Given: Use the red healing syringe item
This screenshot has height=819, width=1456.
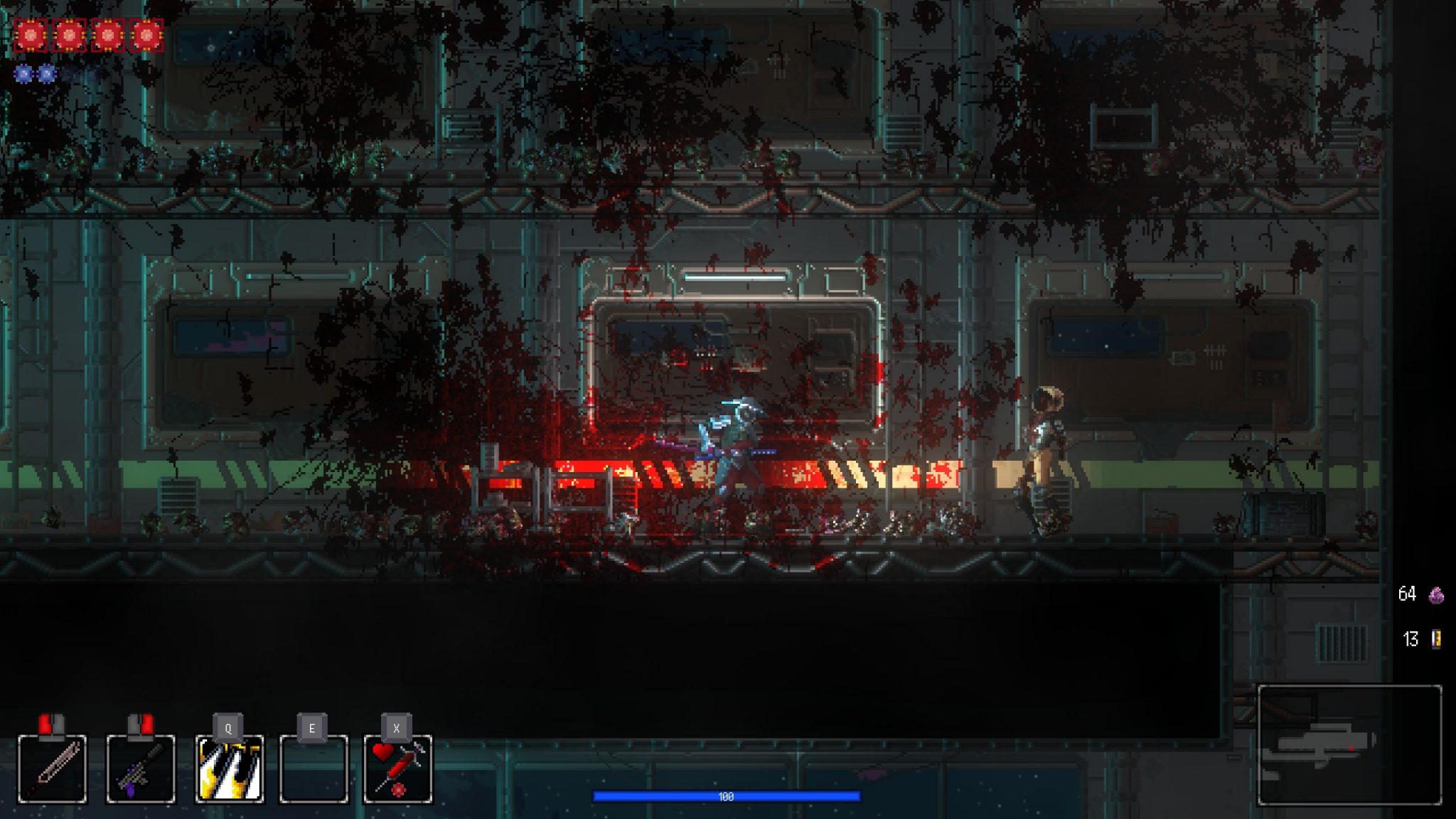Looking at the screenshot, I should [x=397, y=769].
